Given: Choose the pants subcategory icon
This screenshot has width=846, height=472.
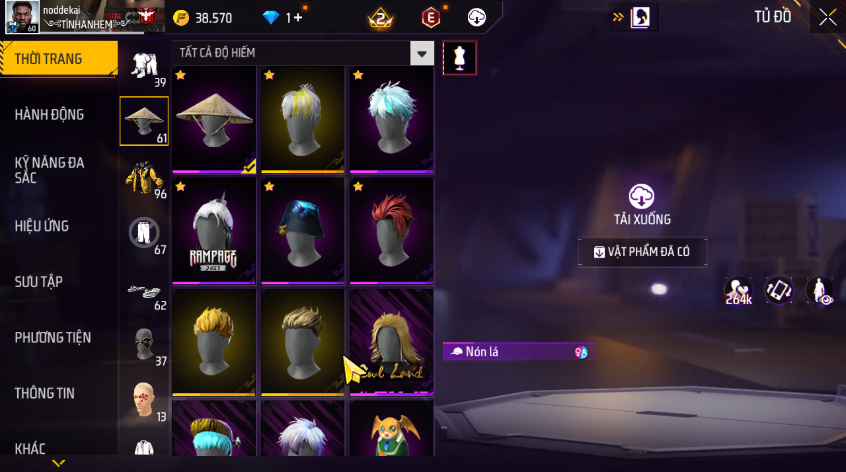Looking at the screenshot, I should (x=144, y=233).
